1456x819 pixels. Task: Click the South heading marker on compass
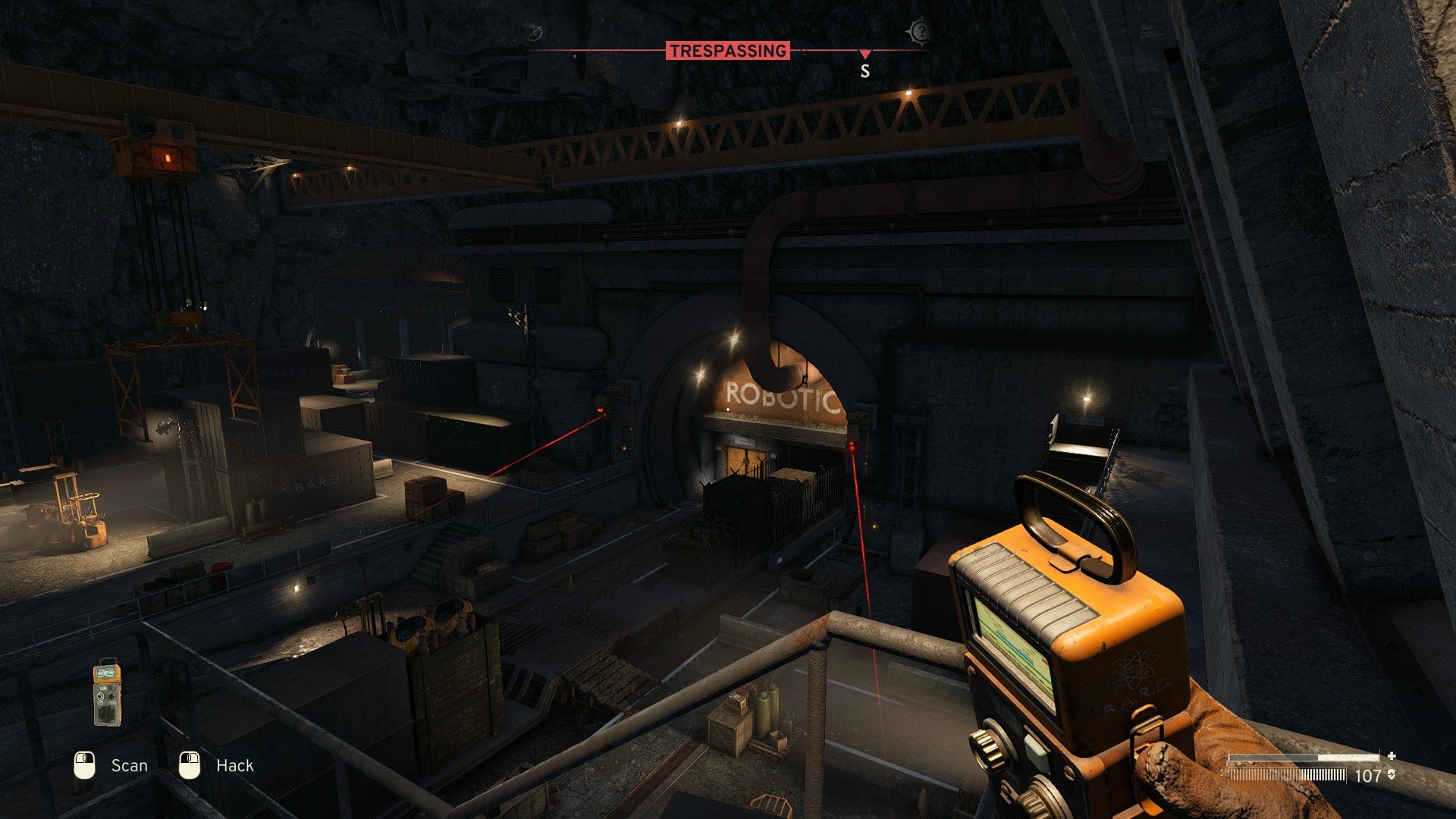[x=864, y=71]
